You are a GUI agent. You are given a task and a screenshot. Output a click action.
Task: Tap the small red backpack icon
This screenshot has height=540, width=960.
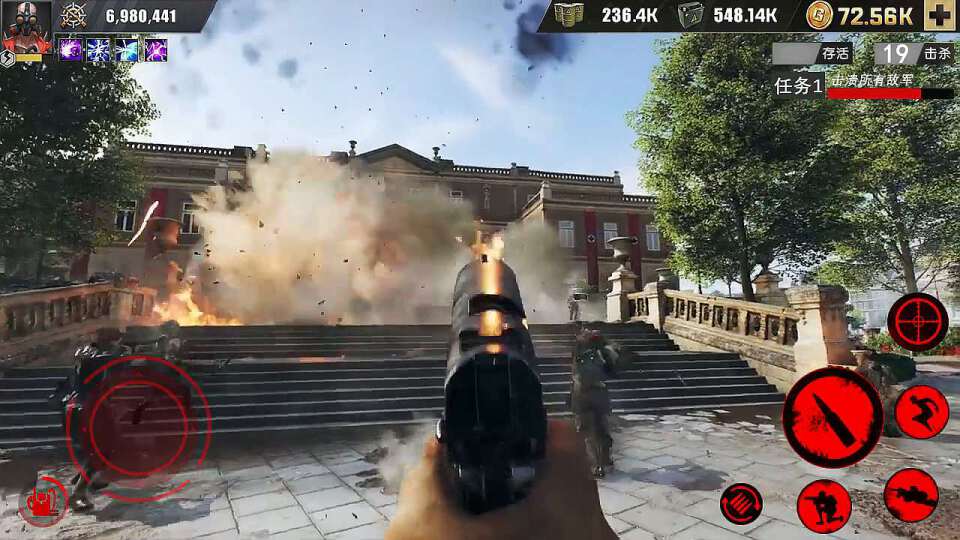click(42, 502)
